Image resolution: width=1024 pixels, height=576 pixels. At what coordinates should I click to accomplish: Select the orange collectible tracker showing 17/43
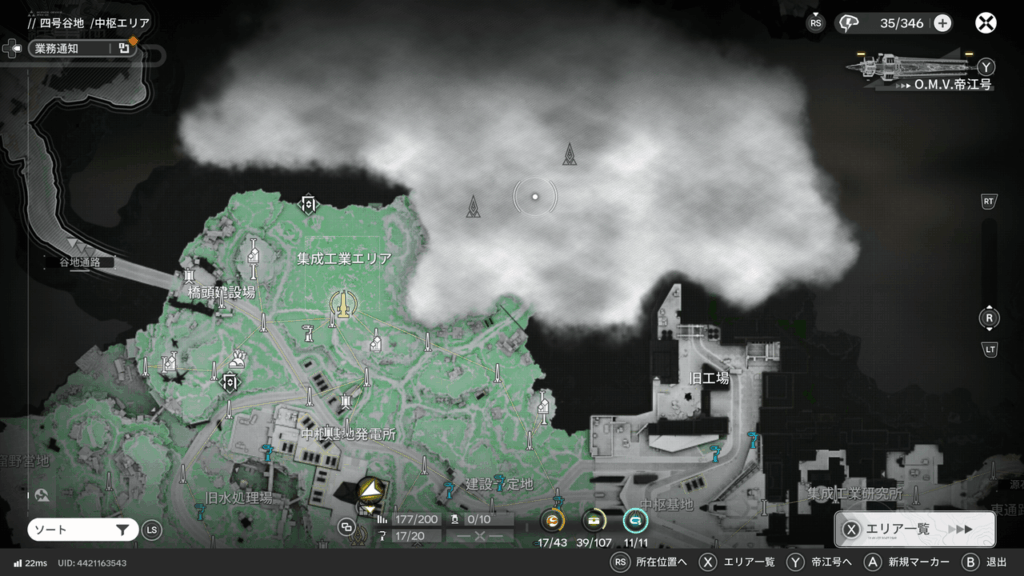[x=553, y=521]
